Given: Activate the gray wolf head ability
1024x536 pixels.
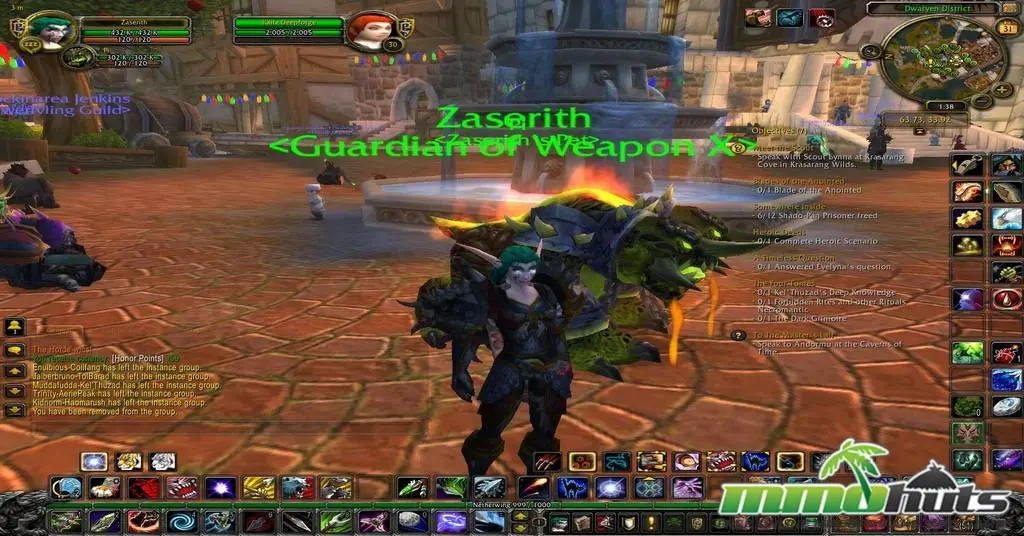Looking at the screenshot, I should click(x=297, y=488).
